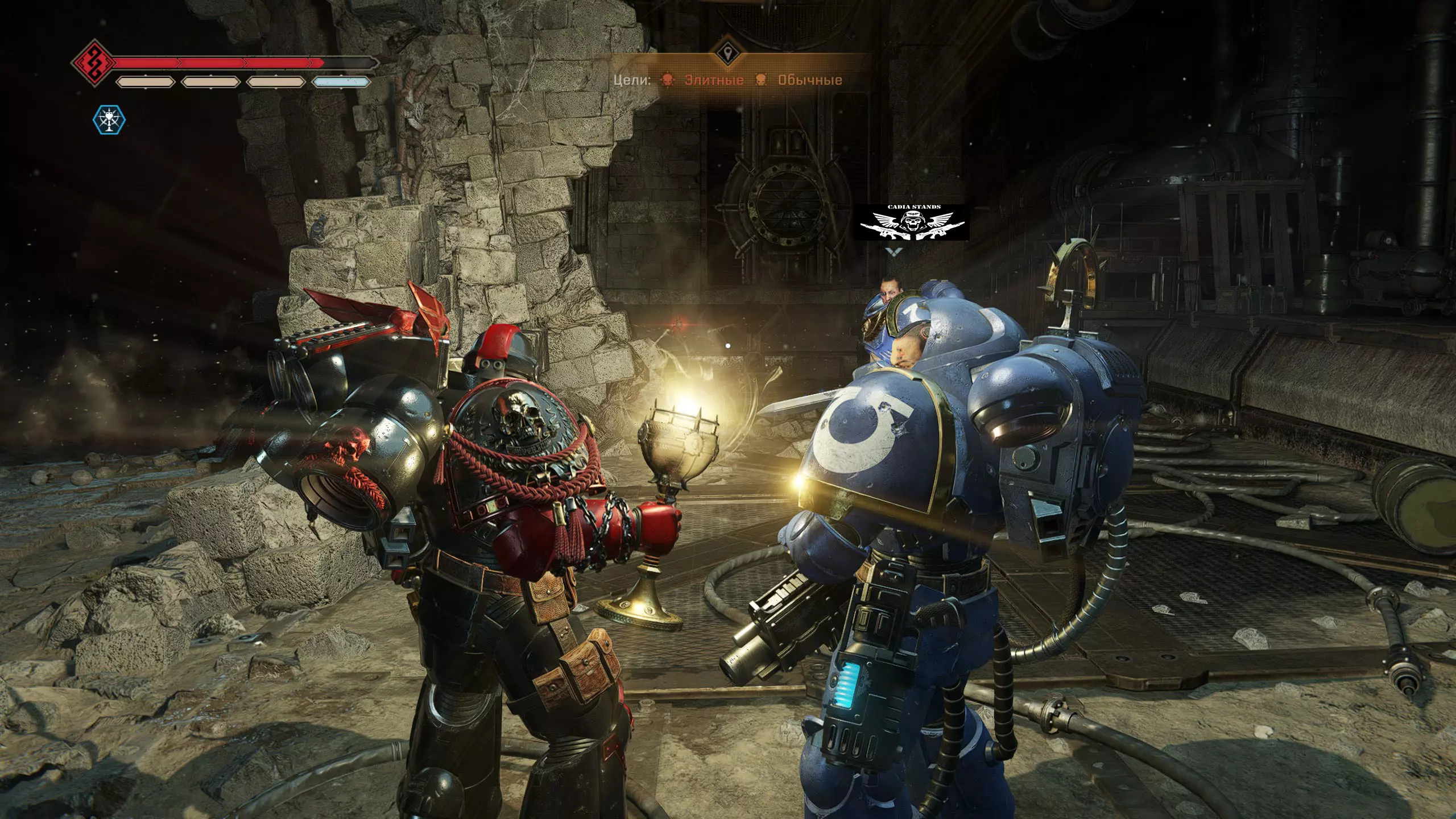The height and width of the screenshot is (819, 1456).
Task: Click the blue hexagonal chalice ability icon
Action: pyautogui.click(x=109, y=120)
